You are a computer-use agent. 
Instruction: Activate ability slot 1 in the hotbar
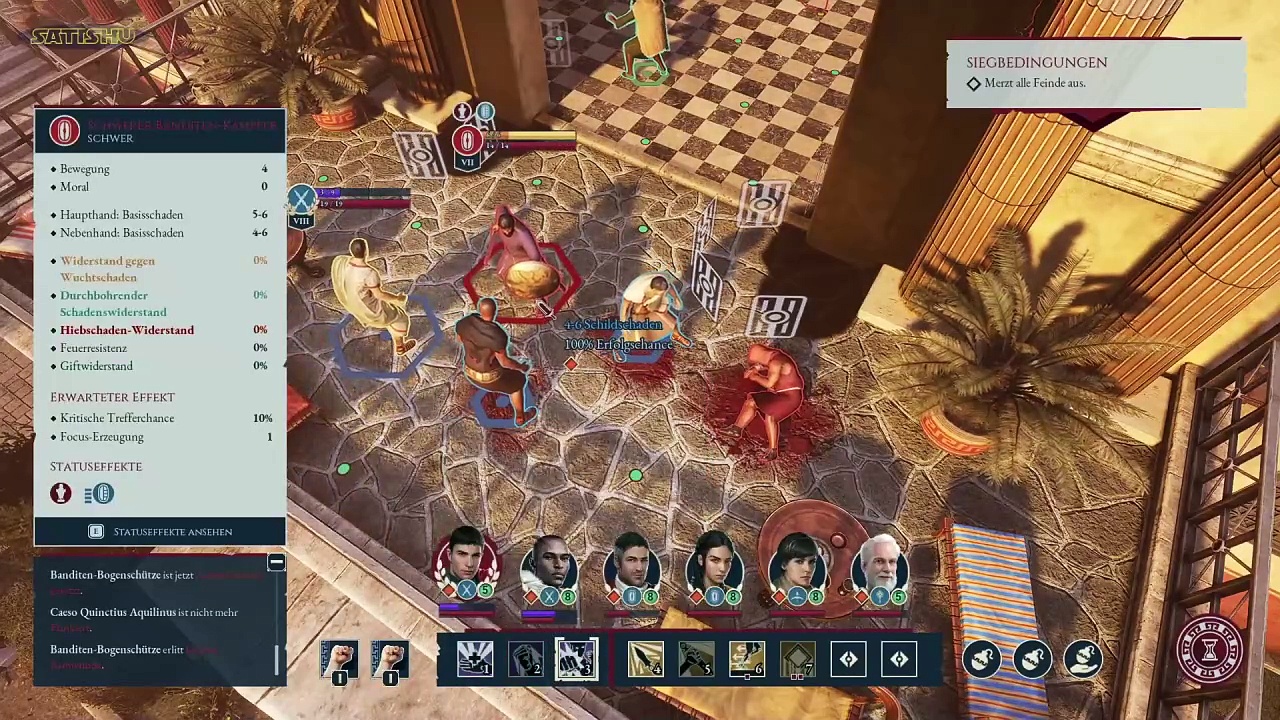click(474, 659)
